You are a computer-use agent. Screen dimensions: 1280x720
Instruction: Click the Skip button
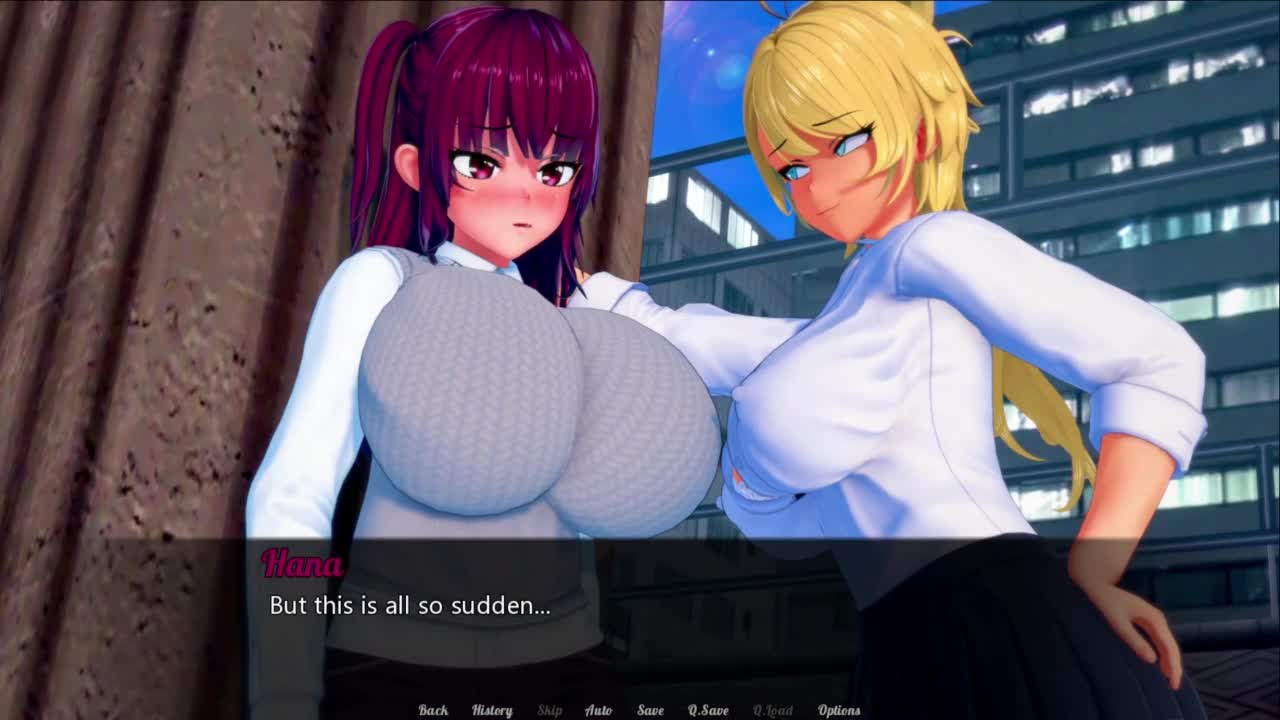550,710
